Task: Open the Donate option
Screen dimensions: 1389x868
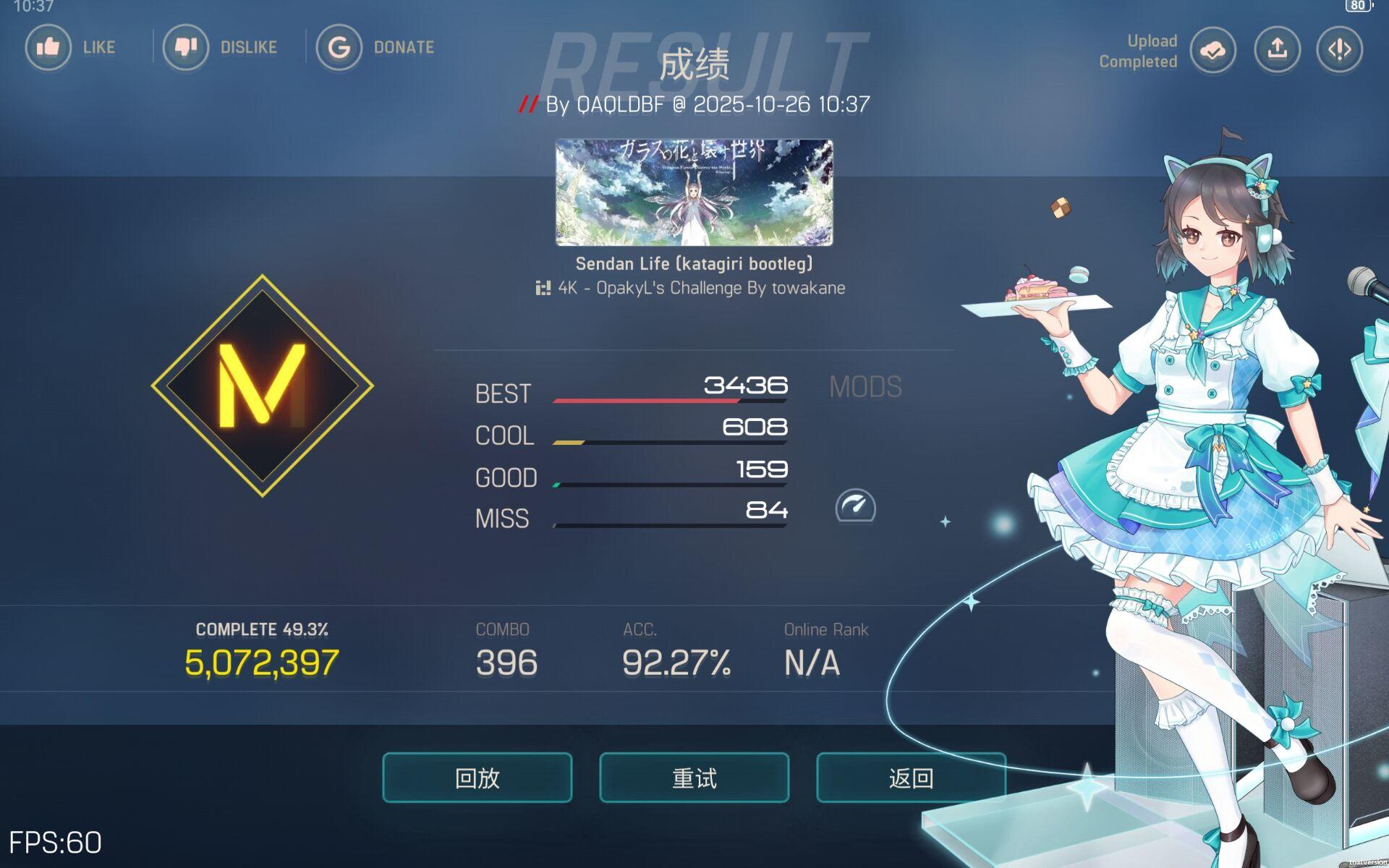Action: [339, 47]
